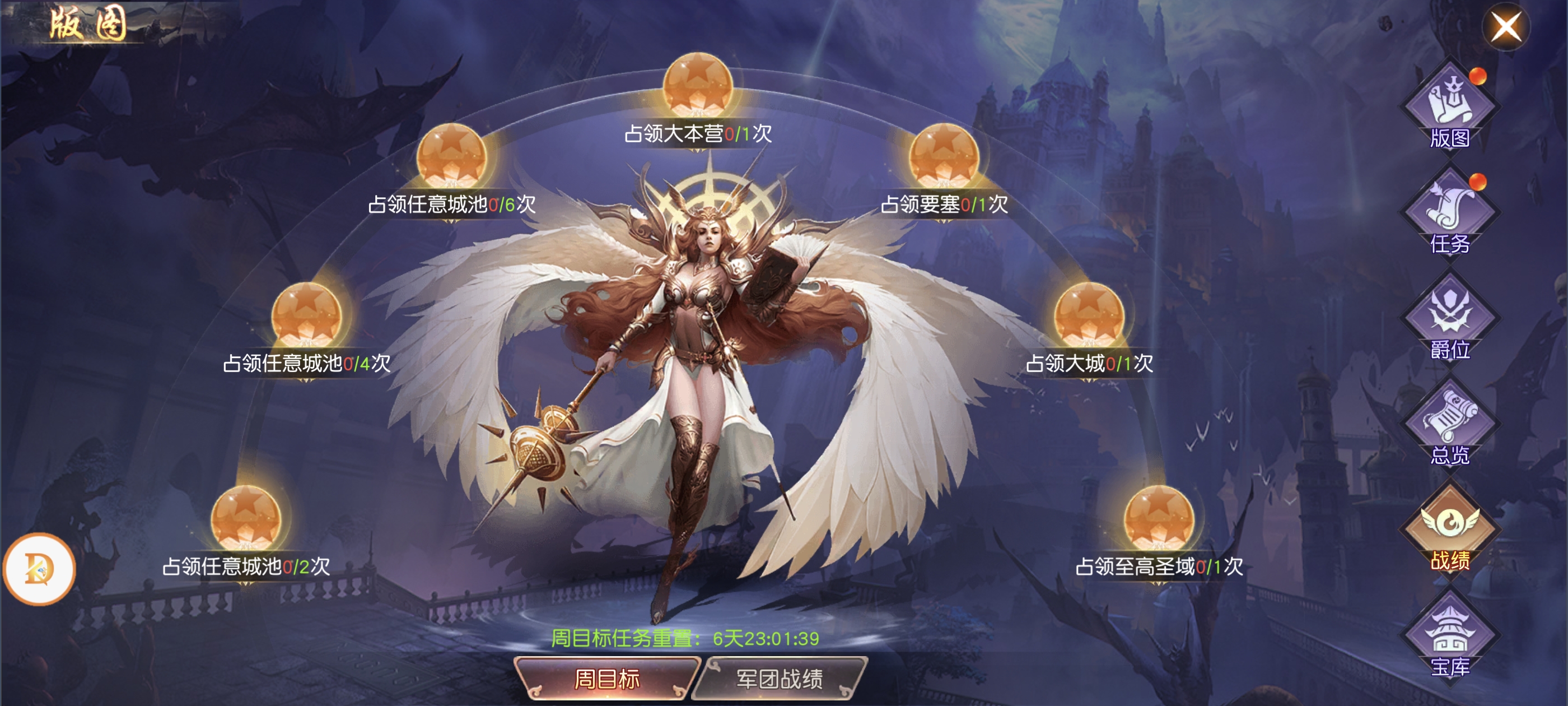The width and height of the screenshot is (1568, 706).
Task: Select the 占领大本营 reward orb
Action: 698,85
